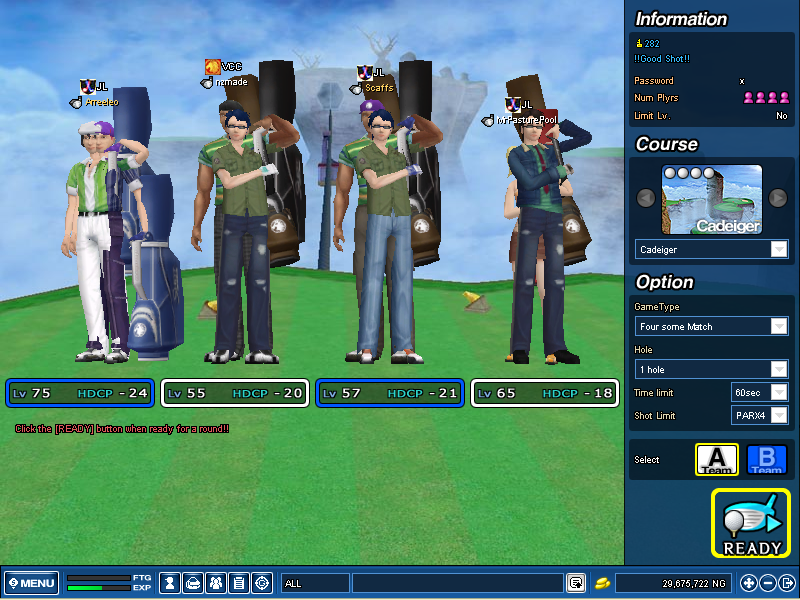Click the chat message input field
The width and height of the screenshot is (800, 600).
coord(457,583)
